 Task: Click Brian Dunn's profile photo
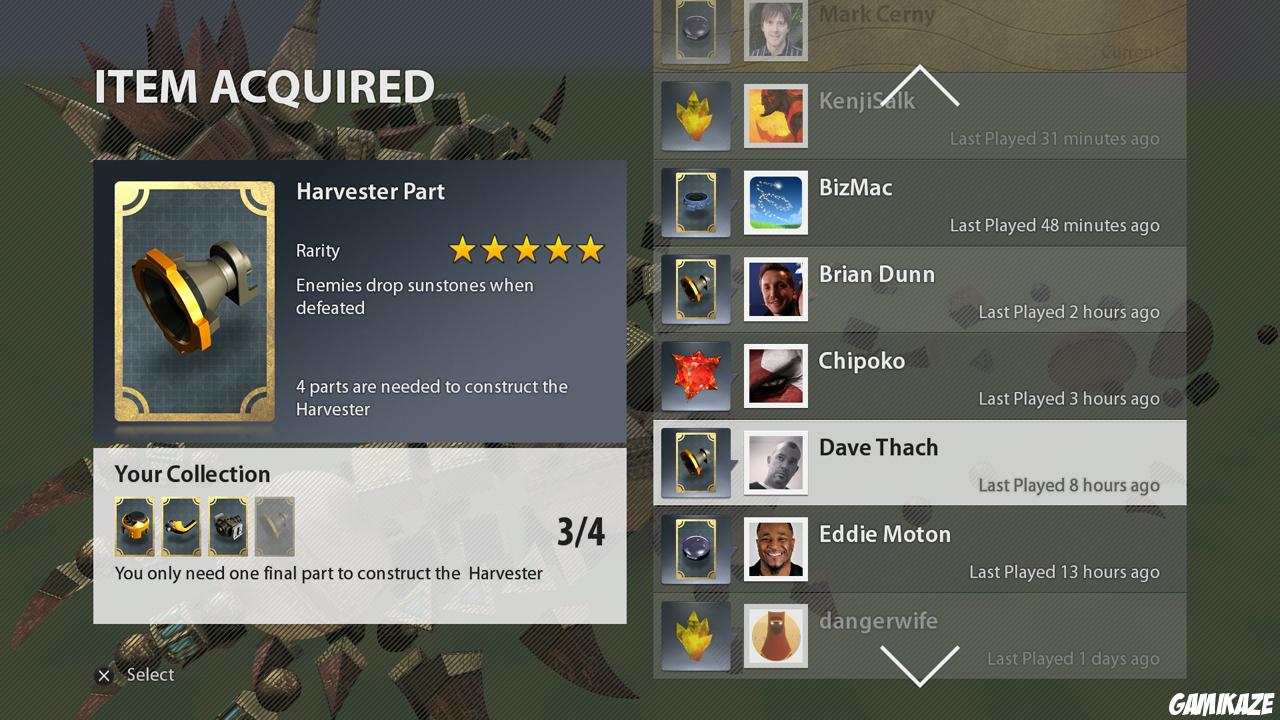[x=776, y=290]
